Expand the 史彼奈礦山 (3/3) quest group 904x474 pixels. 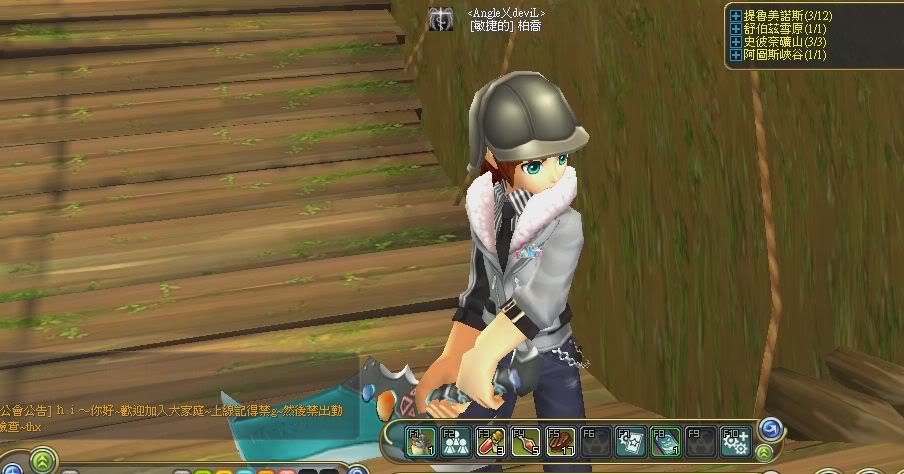[736, 42]
